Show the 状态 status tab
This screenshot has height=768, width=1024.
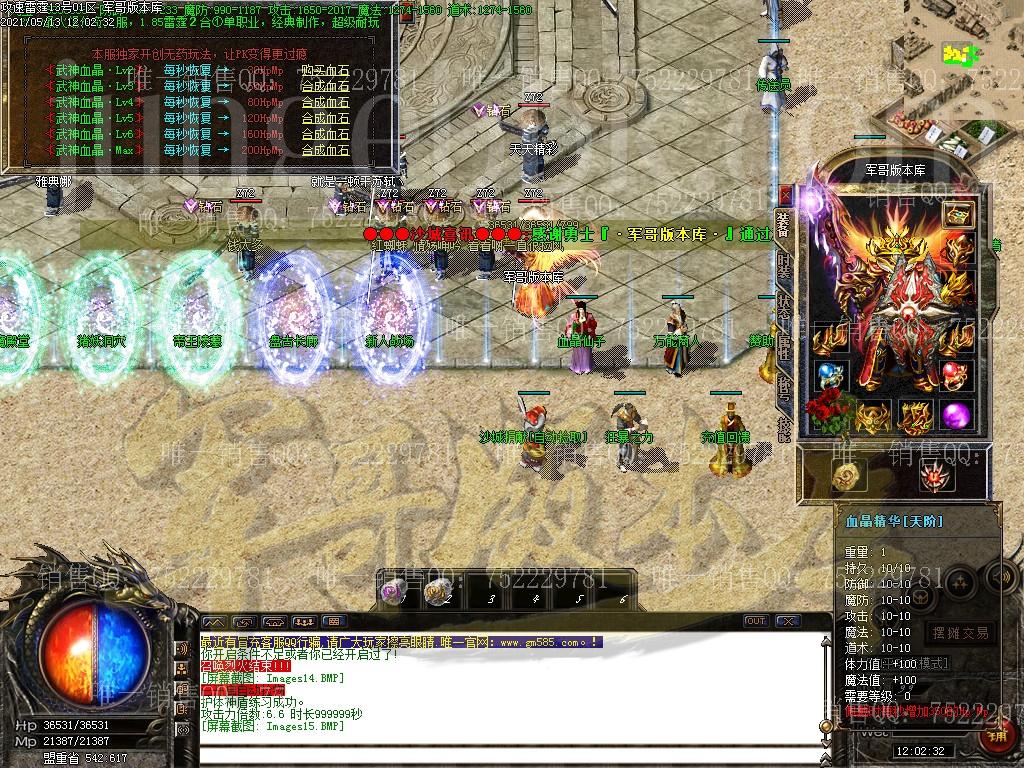(x=783, y=305)
